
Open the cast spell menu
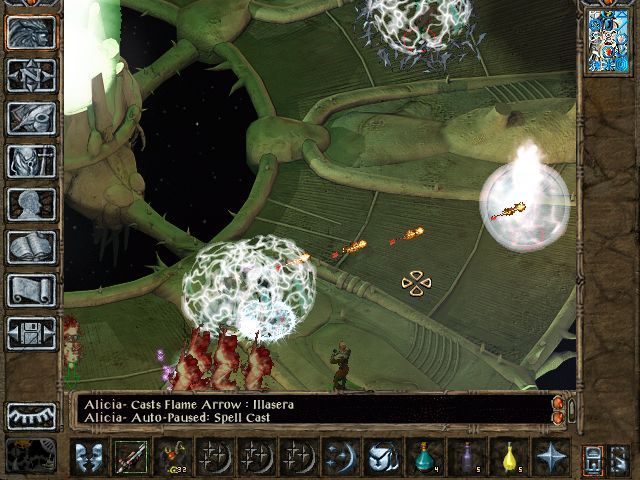click(x=338, y=457)
